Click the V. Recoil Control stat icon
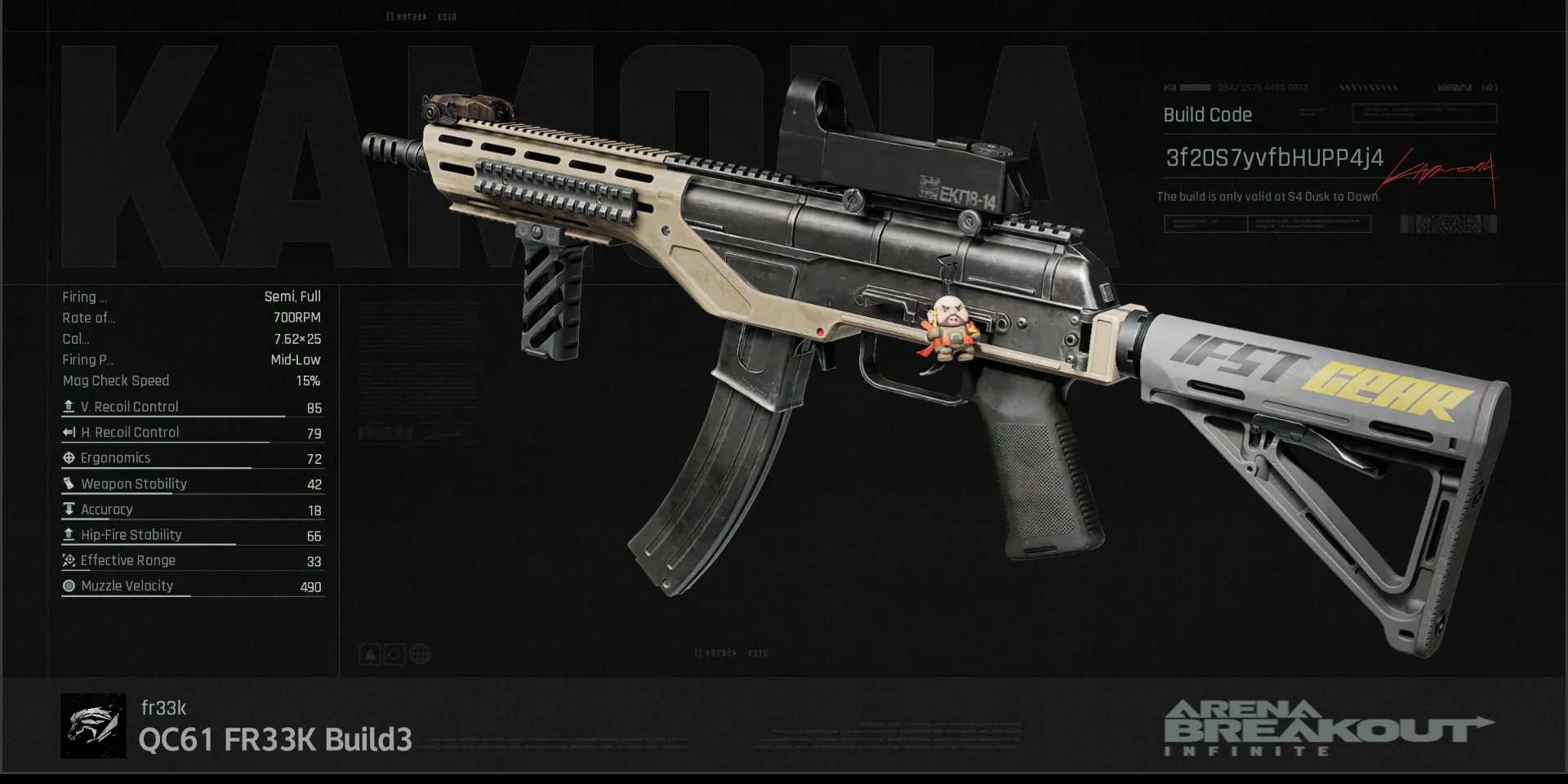The height and width of the screenshot is (784, 1568). [x=69, y=406]
